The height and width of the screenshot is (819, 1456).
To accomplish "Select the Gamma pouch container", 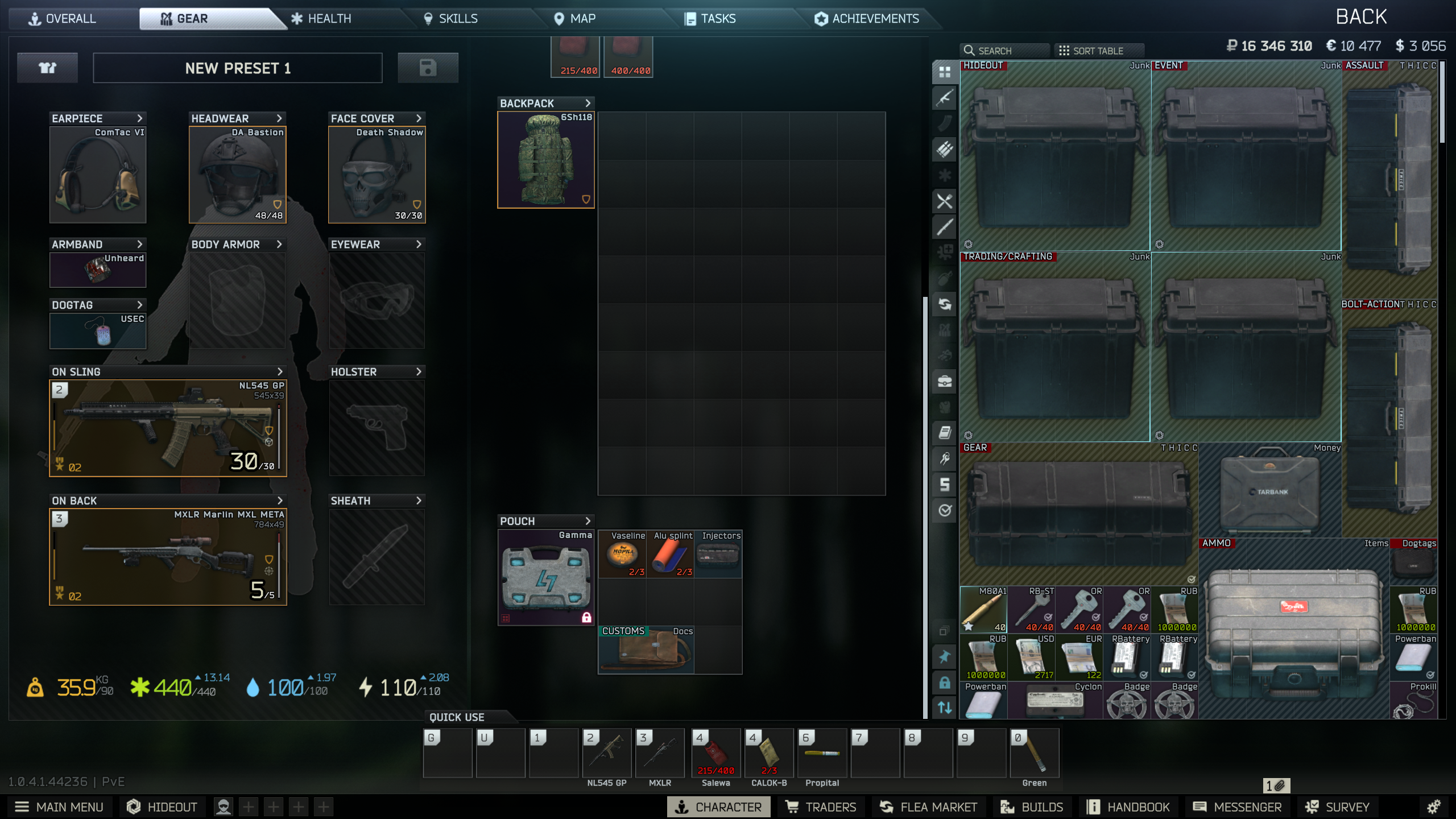I will (545, 577).
